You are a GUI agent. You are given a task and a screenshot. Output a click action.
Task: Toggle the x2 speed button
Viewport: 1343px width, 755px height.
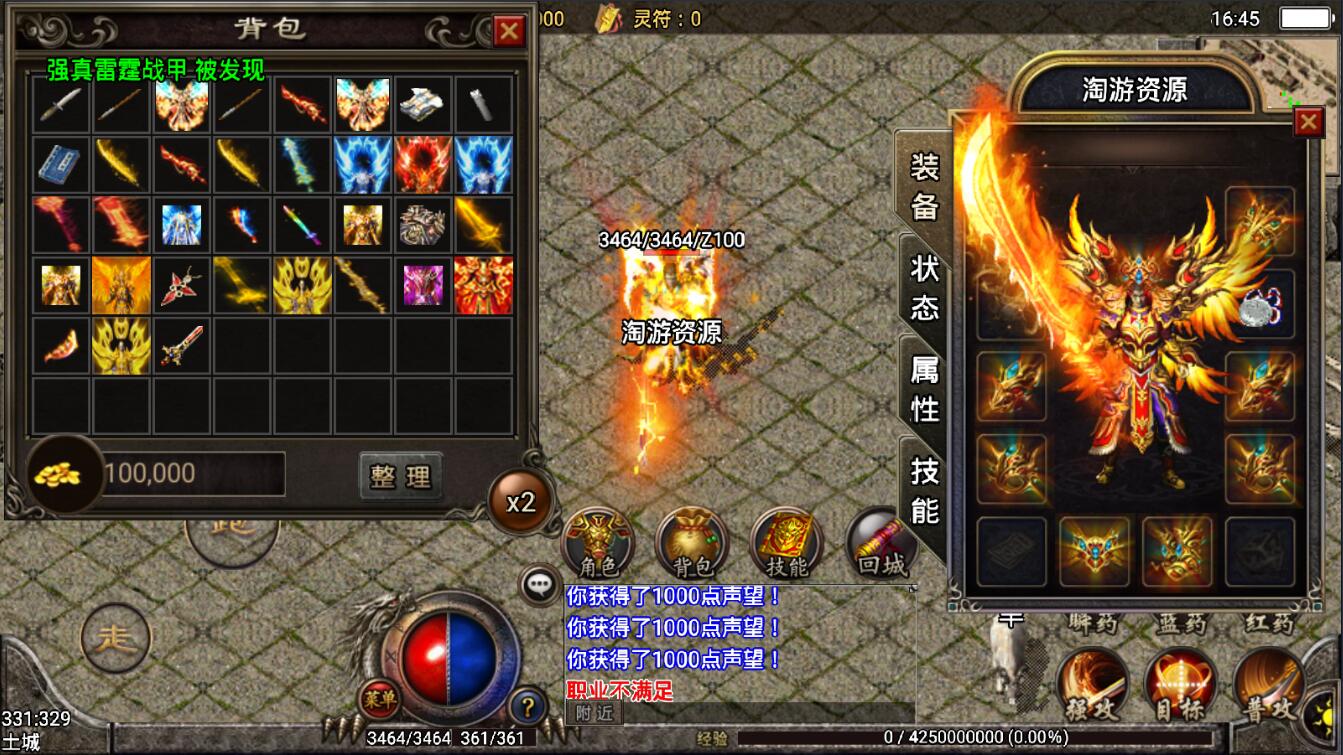[x=520, y=502]
